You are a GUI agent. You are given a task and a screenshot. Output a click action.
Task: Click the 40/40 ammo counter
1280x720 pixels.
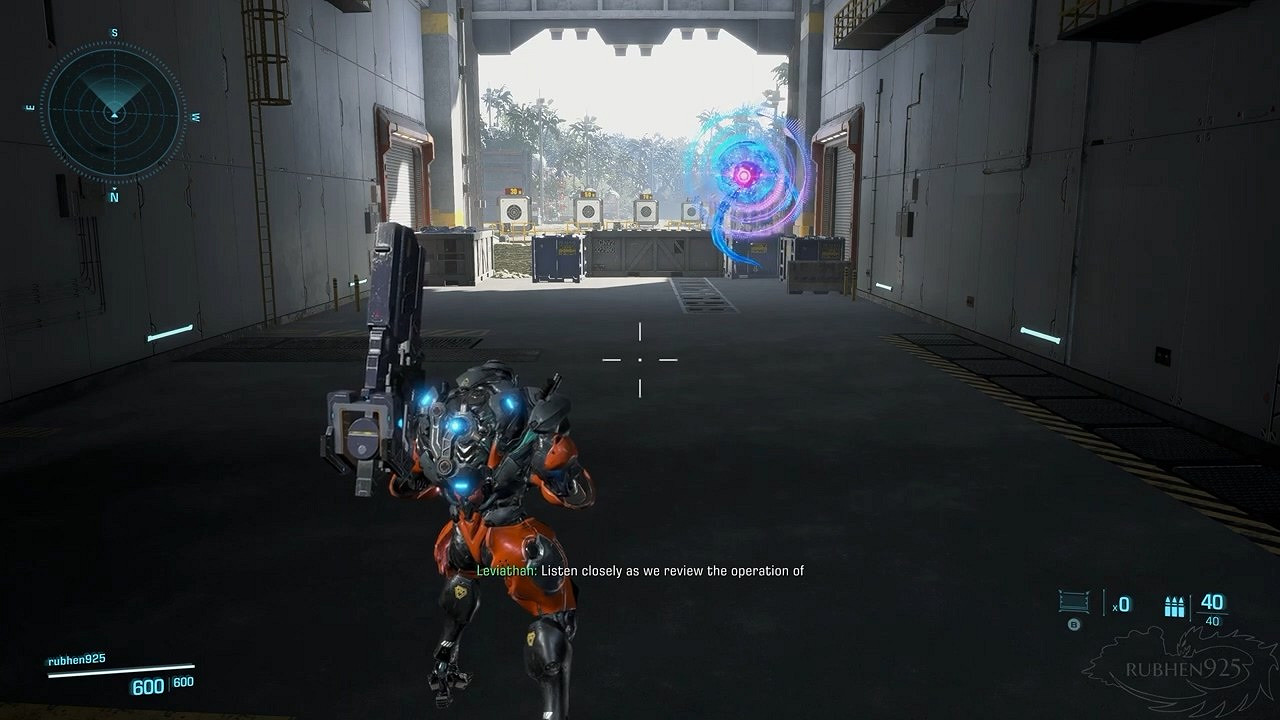1212,606
